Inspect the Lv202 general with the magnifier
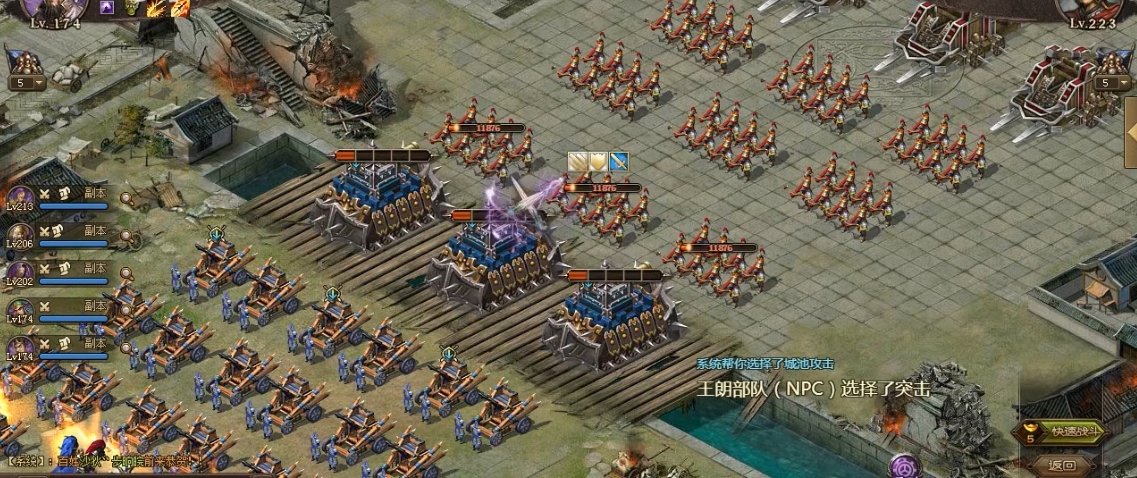The height and width of the screenshot is (478, 1137). click(x=127, y=272)
